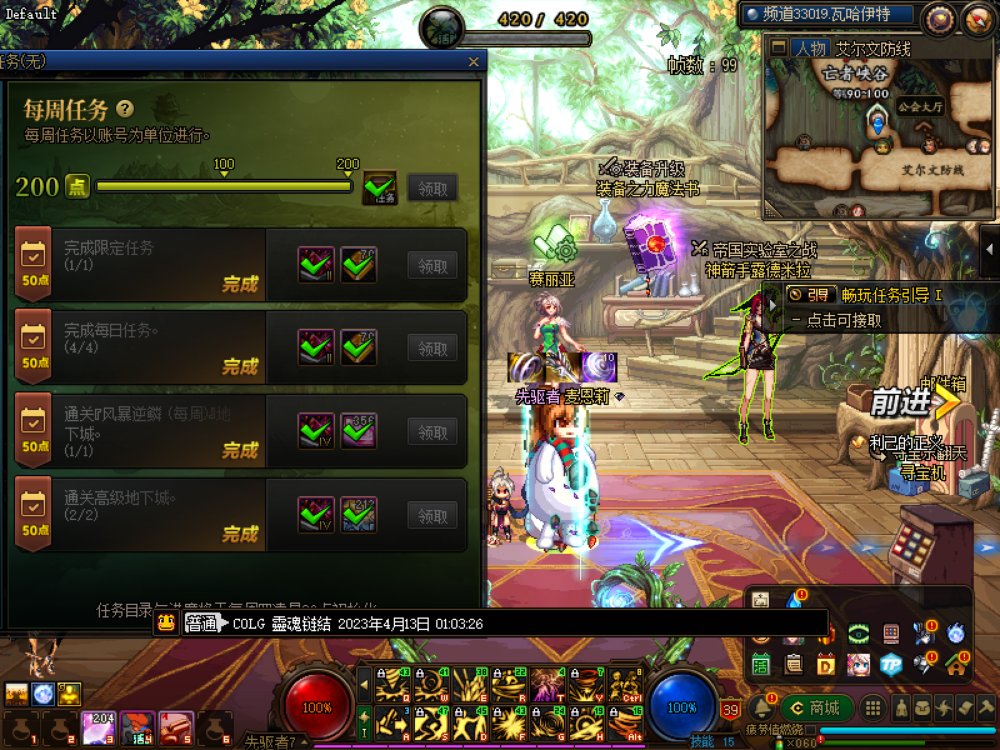The image size is (1000, 750).
Task: Open the green eye icon
Action: 858,633
